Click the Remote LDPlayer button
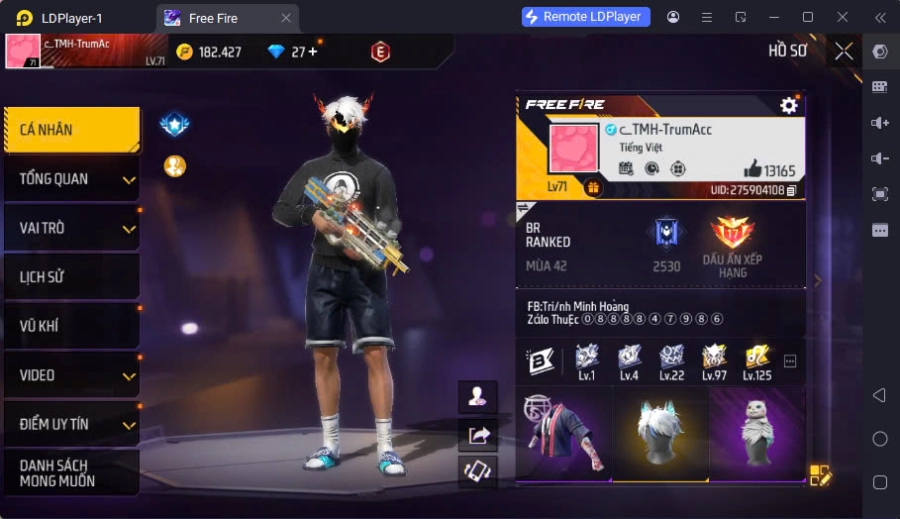This screenshot has width=900, height=519. point(586,17)
